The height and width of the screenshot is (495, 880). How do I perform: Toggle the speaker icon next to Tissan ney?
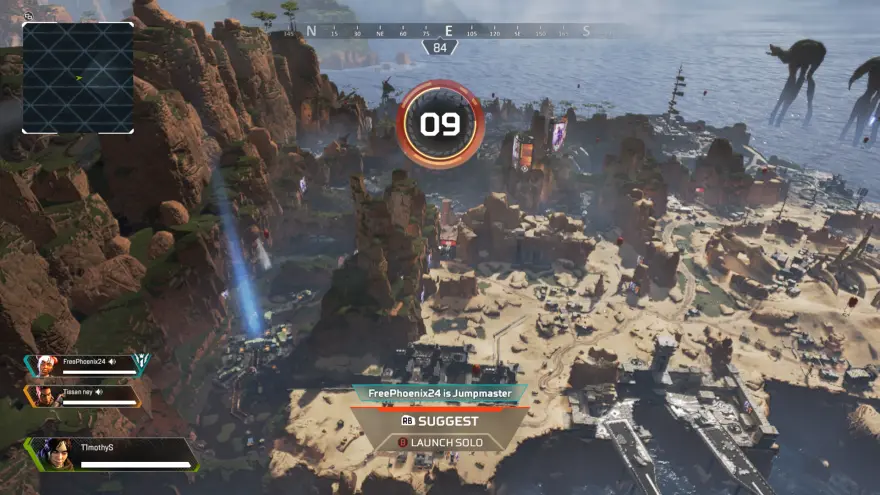click(101, 392)
